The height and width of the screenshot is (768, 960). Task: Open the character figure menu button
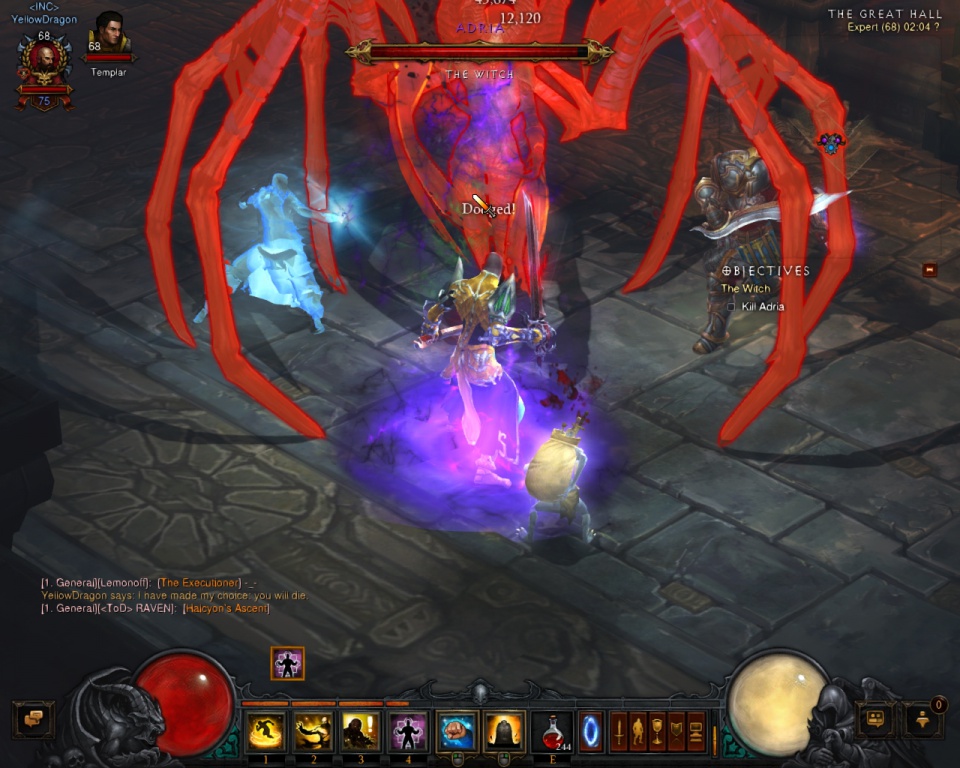638,731
